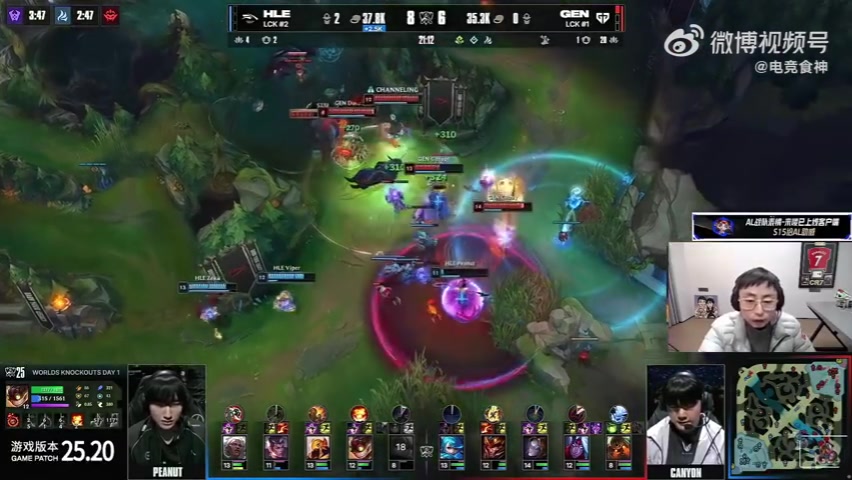
Task: Select the dead HLE champion showing 18 respawn
Action: [401, 446]
